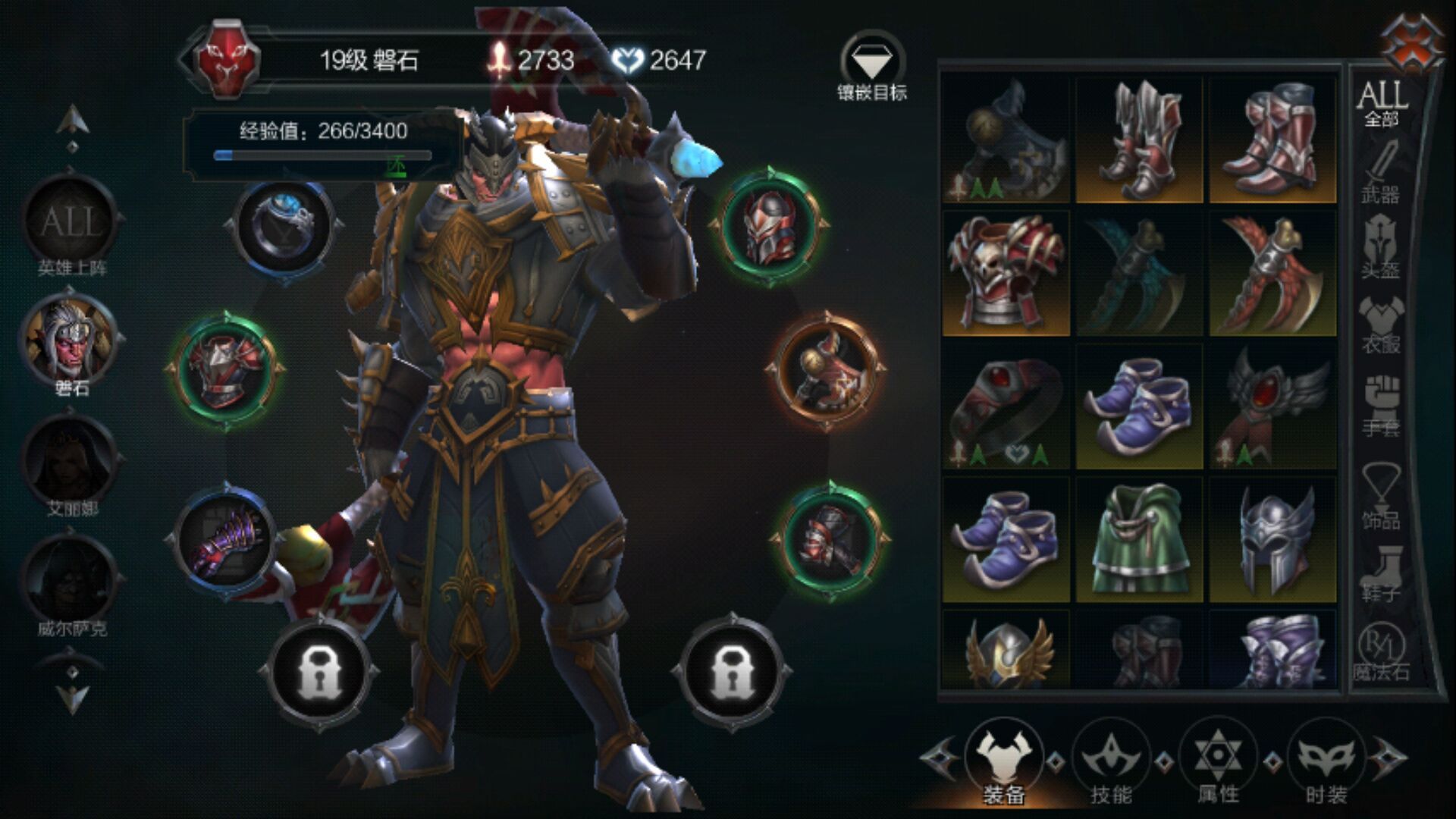Switch to the 技能 skills tab
Viewport: 1456px width, 819px height.
click(x=1110, y=762)
